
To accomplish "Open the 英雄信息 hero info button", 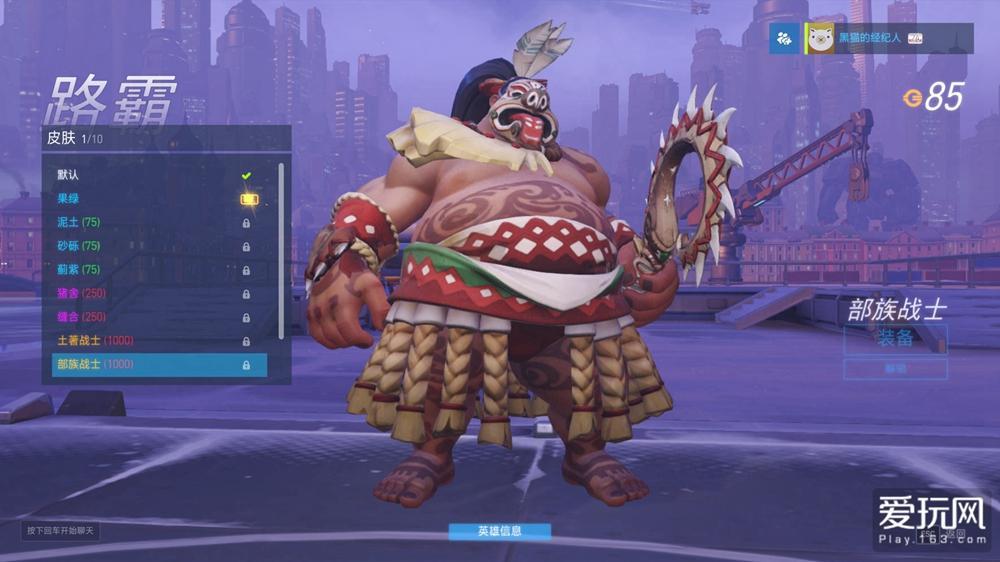I will (x=499, y=531).
